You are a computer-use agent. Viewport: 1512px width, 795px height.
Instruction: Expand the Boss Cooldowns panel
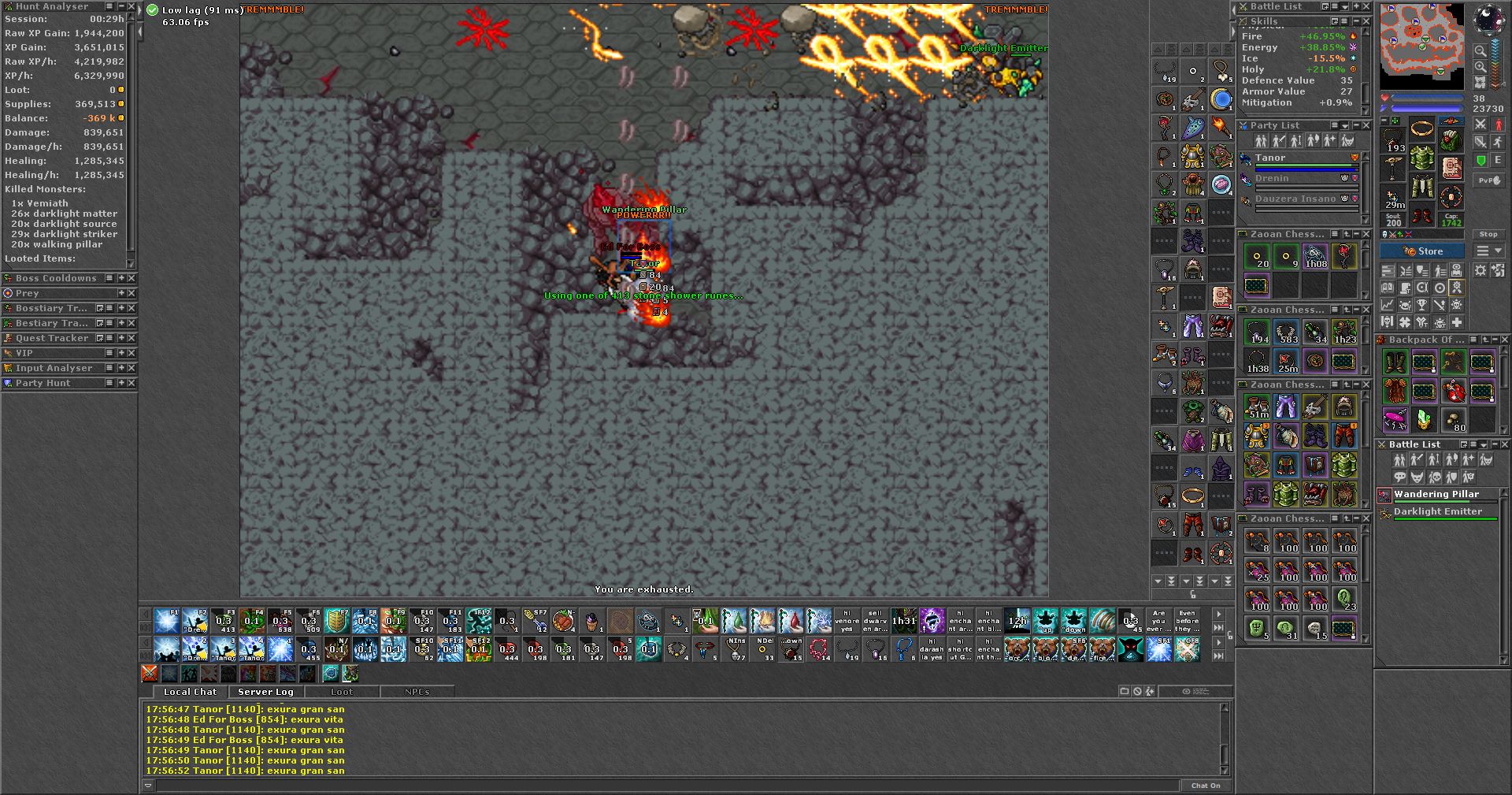pyautogui.click(x=120, y=278)
